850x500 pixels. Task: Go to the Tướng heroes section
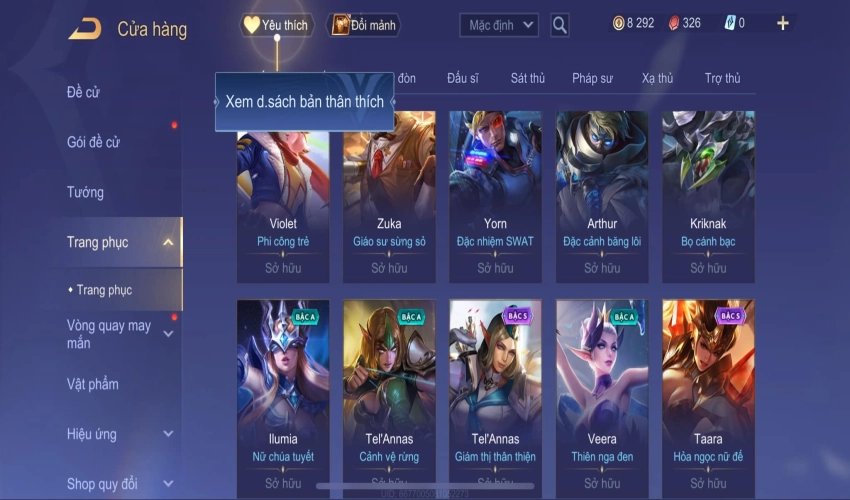coord(85,192)
